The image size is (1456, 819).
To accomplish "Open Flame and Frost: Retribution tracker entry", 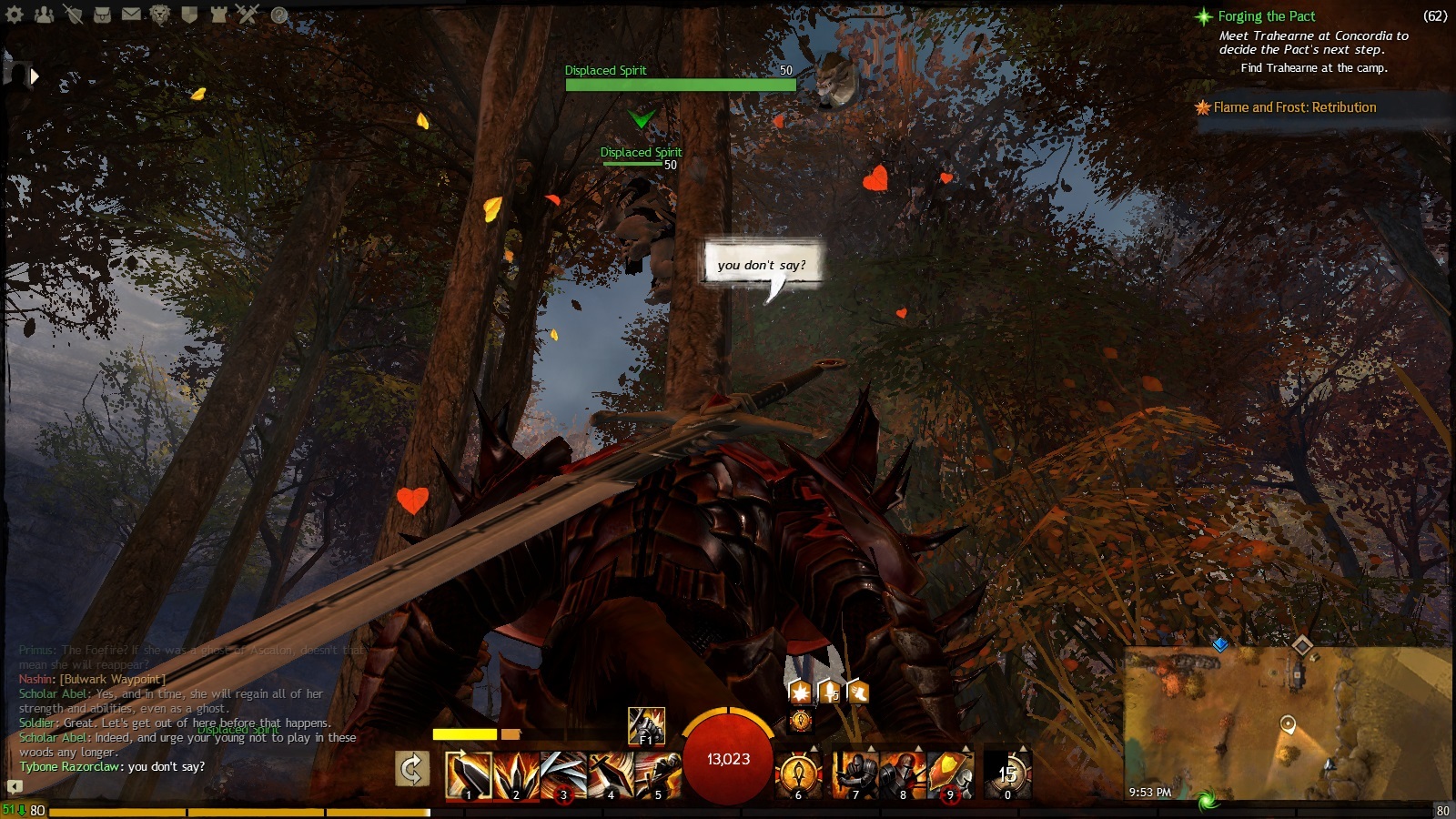I will 1294,107.
